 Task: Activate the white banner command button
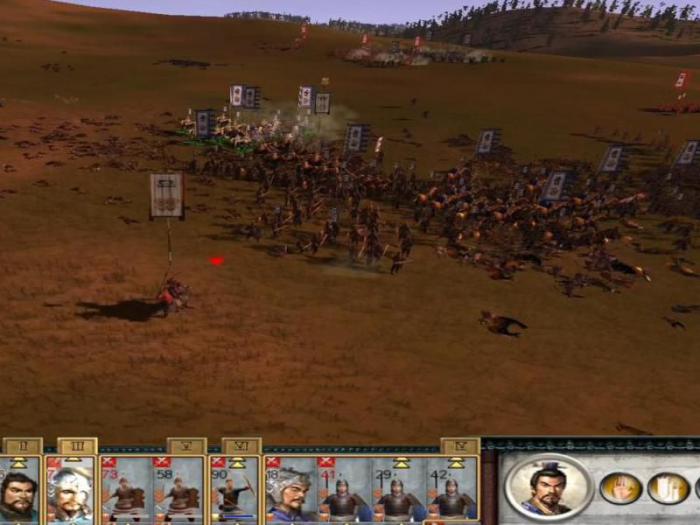(667, 488)
